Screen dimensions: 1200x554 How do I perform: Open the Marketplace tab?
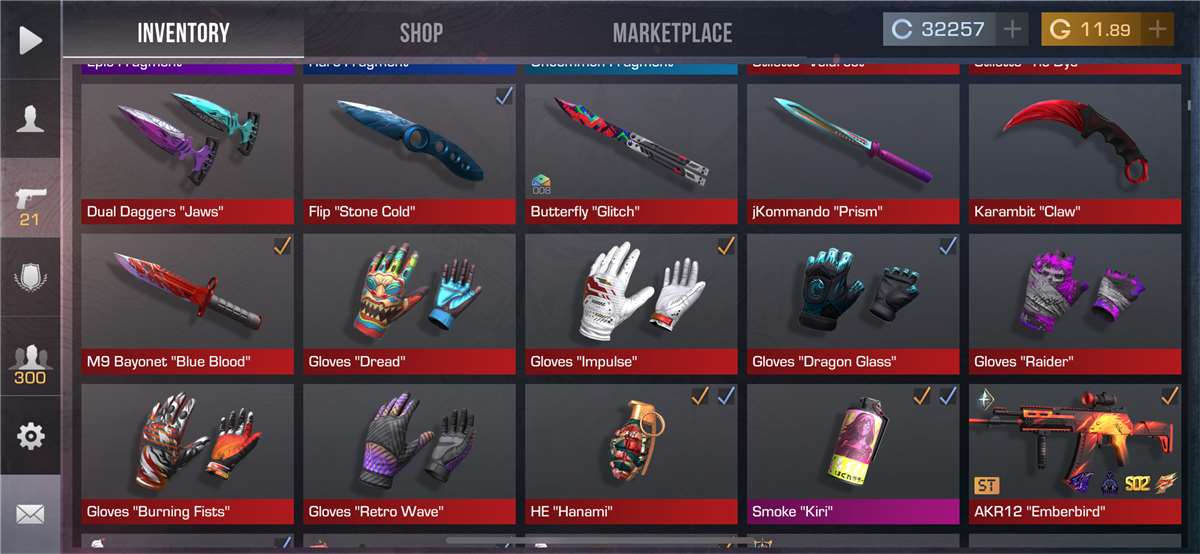pos(672,32)
